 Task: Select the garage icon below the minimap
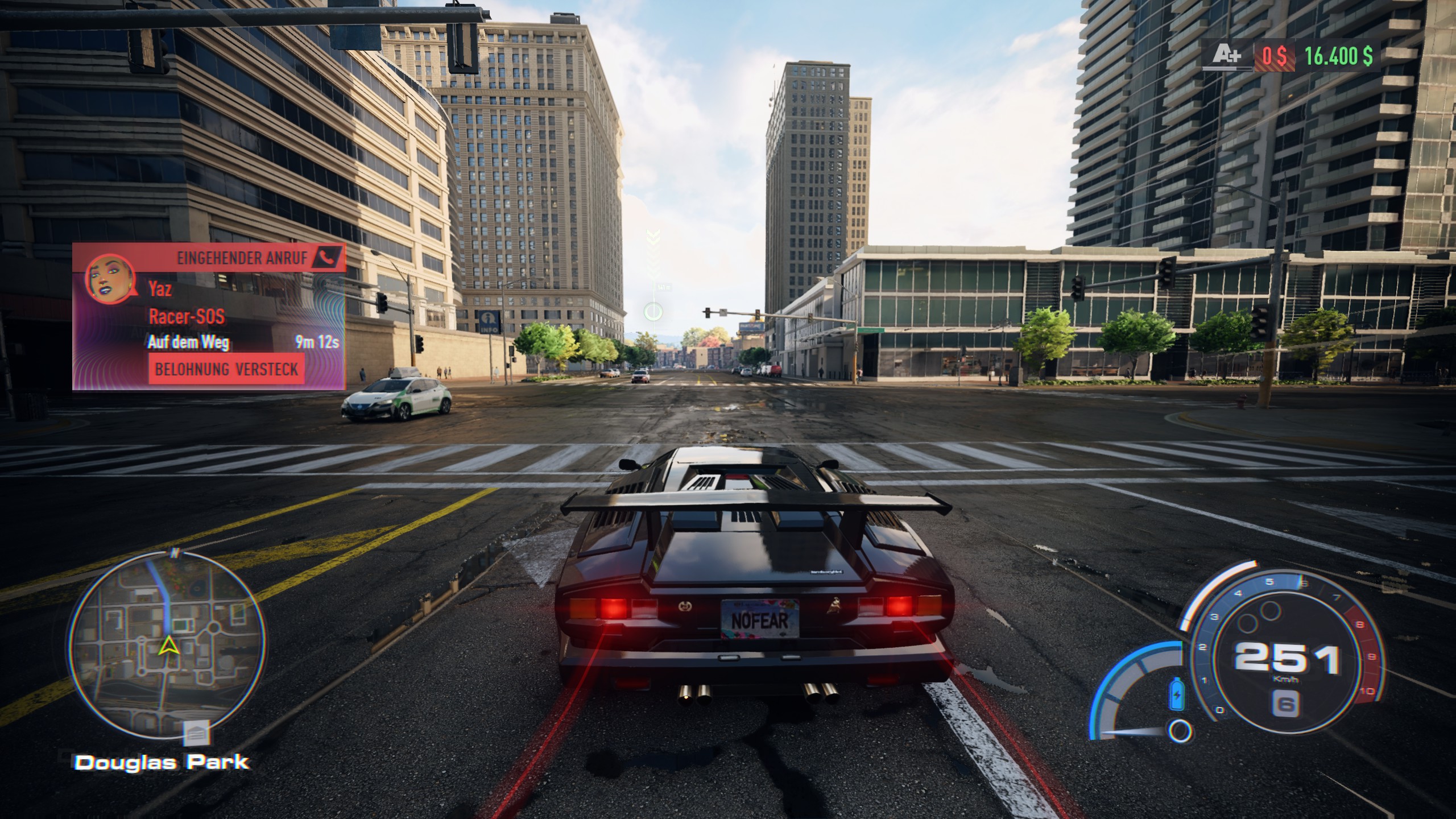(196, 734)
